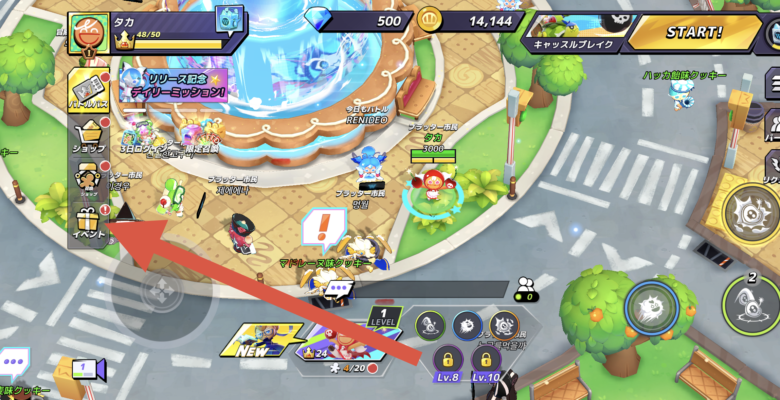Open the player profile avatar for タカ

pyautogui.click(x=89, y=32)
